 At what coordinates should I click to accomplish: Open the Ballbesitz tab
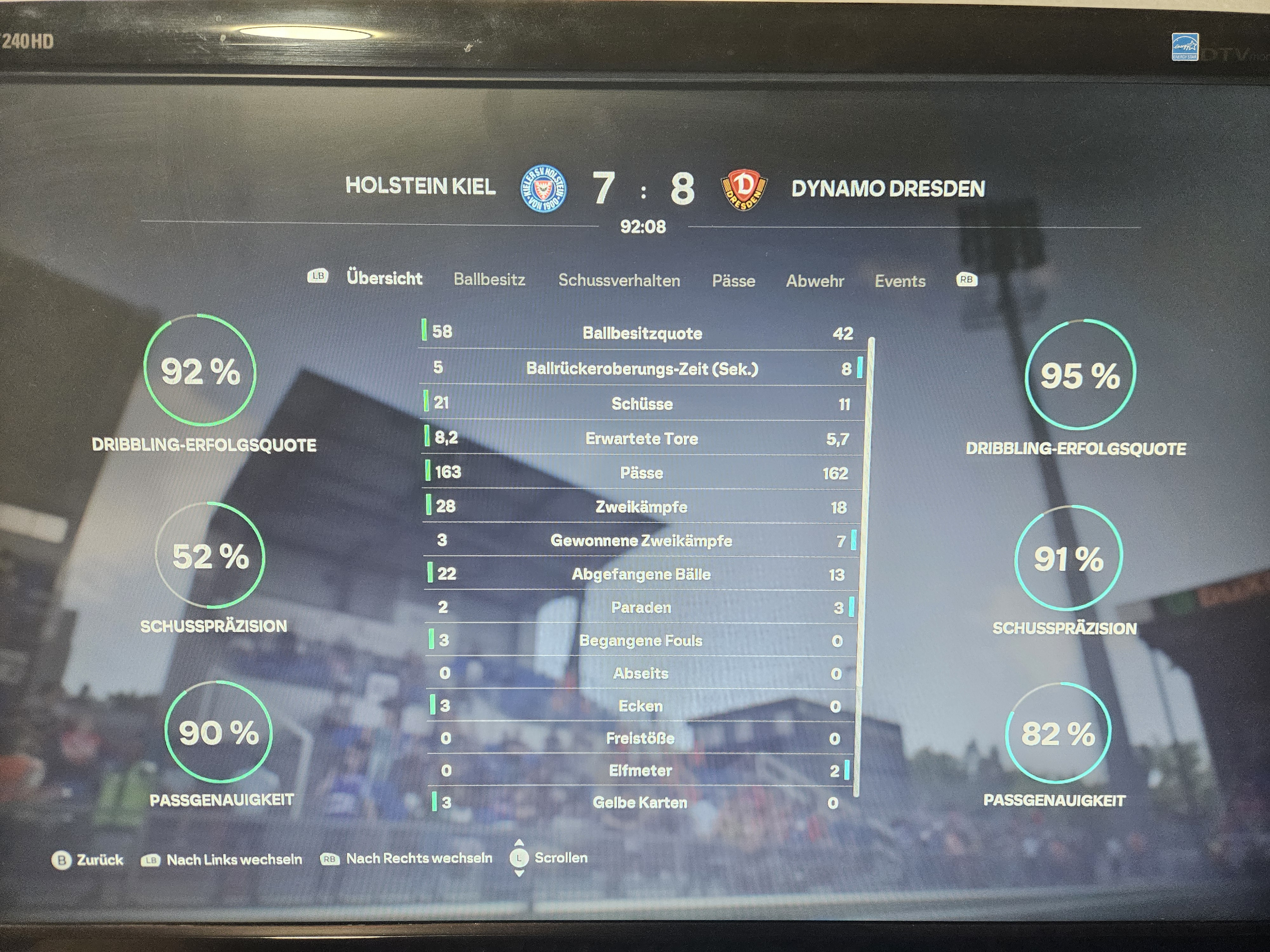coord(489,280)
